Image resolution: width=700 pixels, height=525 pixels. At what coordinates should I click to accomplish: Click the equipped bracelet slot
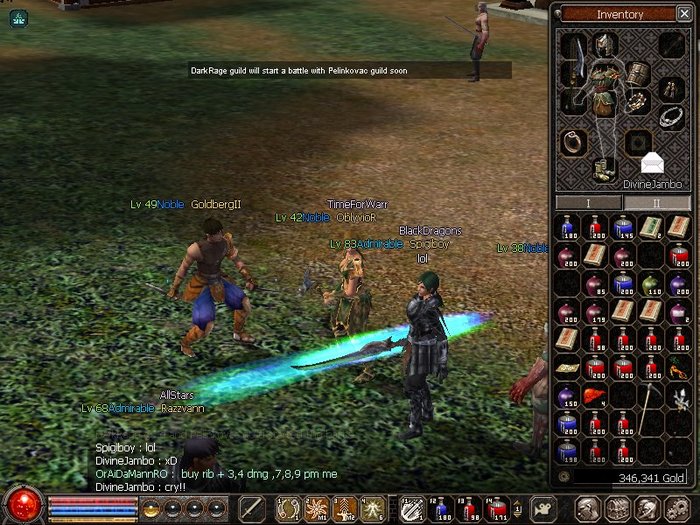point(639,103)
